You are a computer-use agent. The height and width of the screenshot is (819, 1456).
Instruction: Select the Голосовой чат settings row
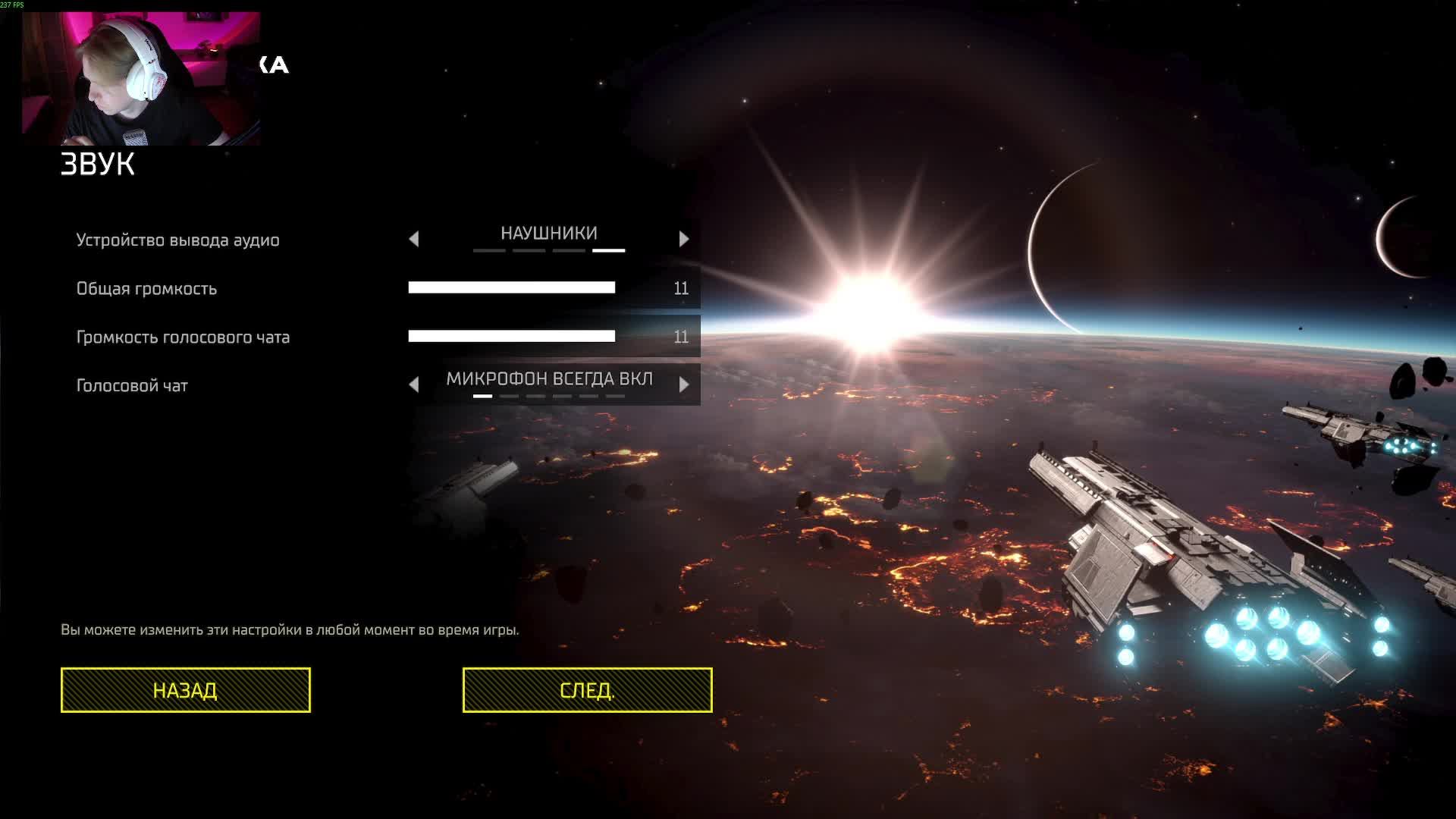coord(133,386)
